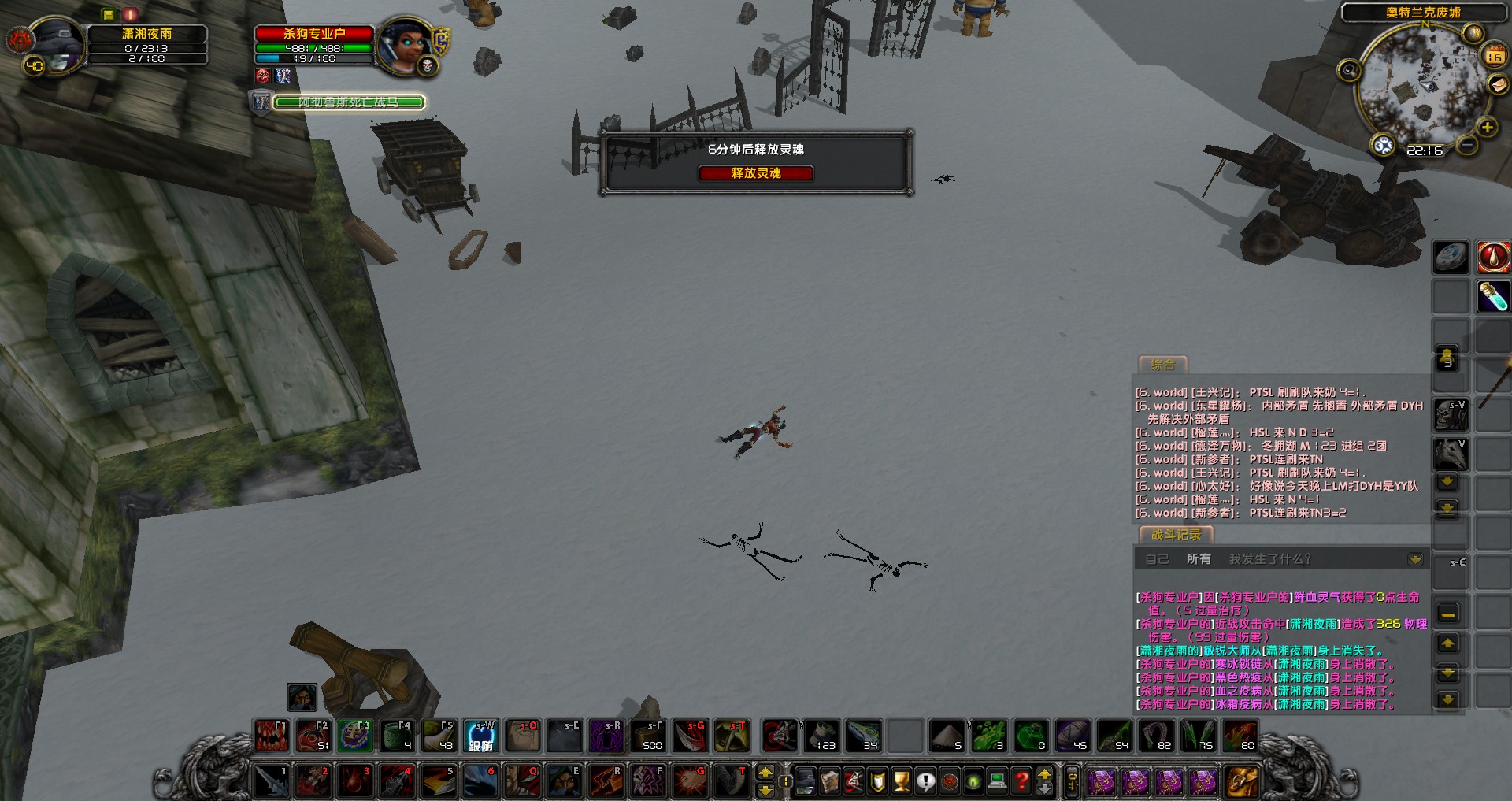The height and width of the screenshot is (801, 1512).
Task: Select the player portrait of 潇湘夜雨
Action: point(55,46)
